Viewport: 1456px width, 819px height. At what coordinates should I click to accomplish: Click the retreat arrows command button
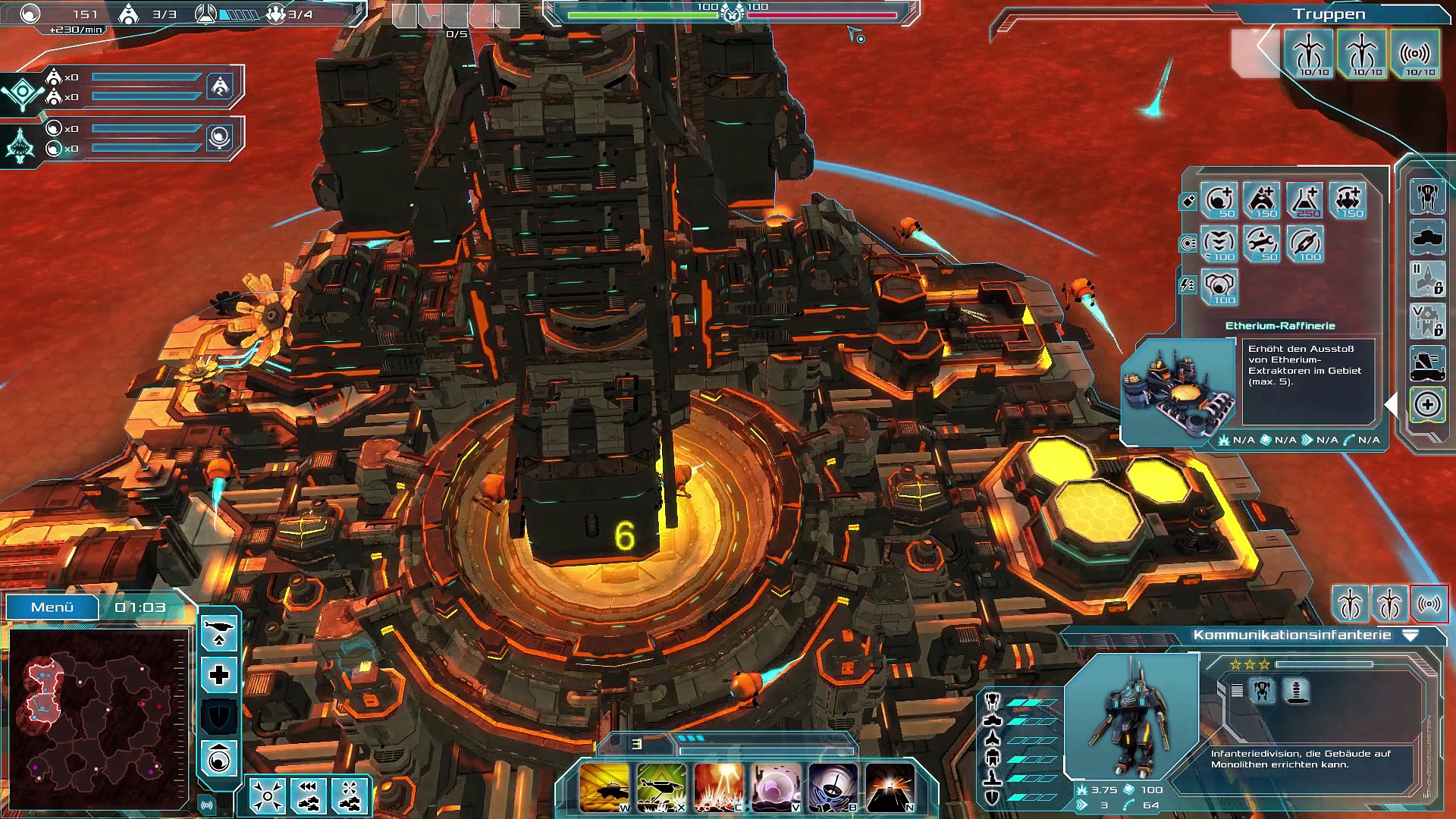pos(308,796)
